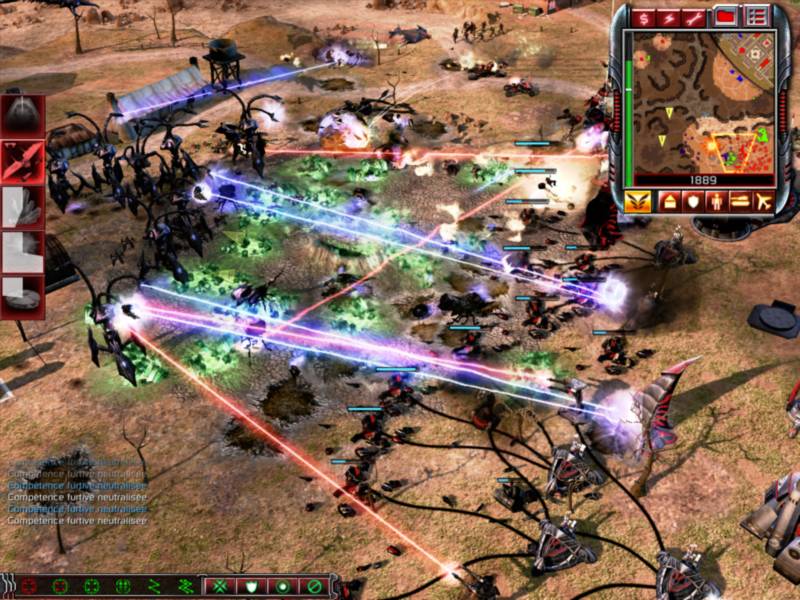Switch to the aircraft build tab

pyautogui.click(x=764, y=201)
